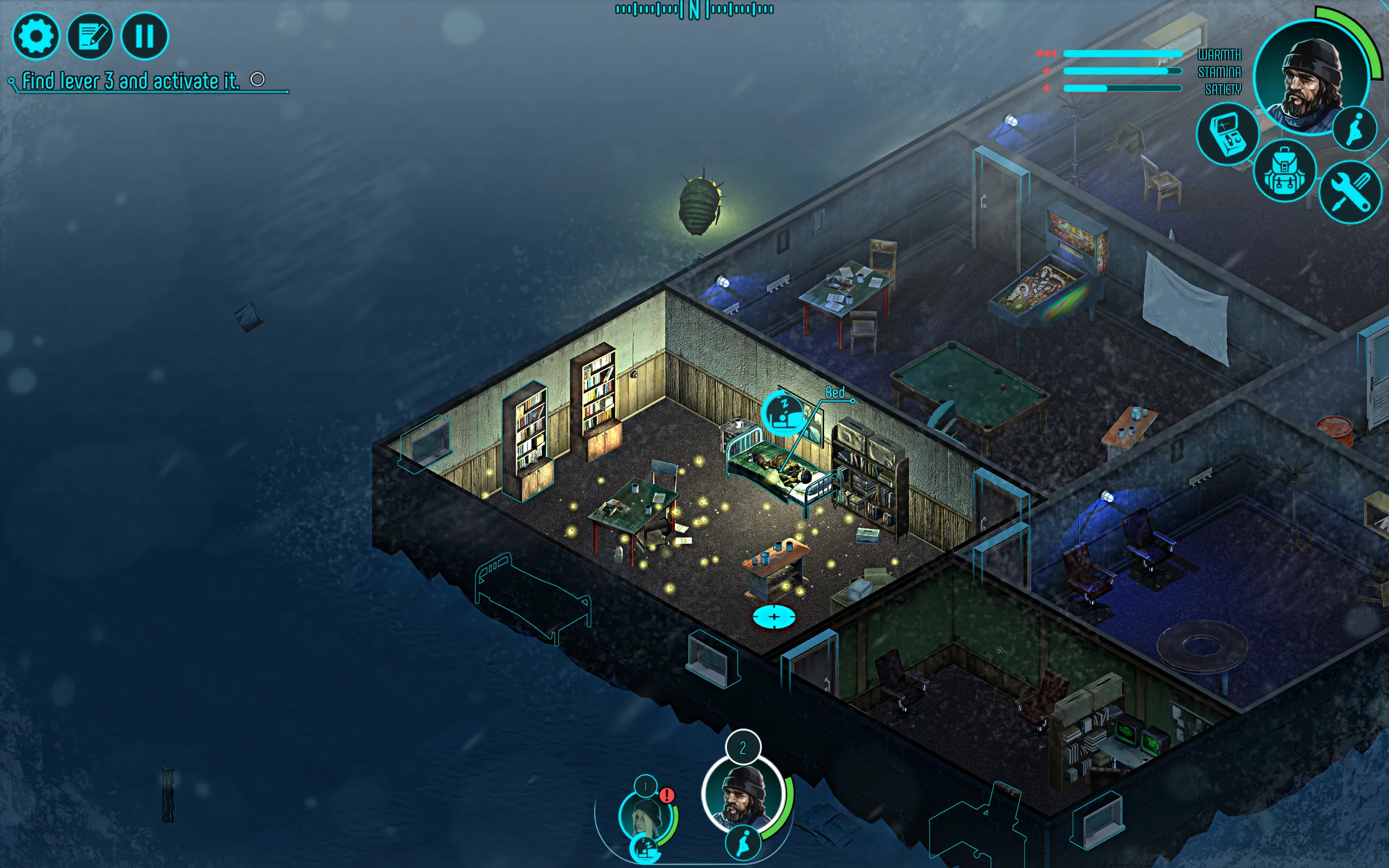Open the crafting tools menu

coord(1350,192)
